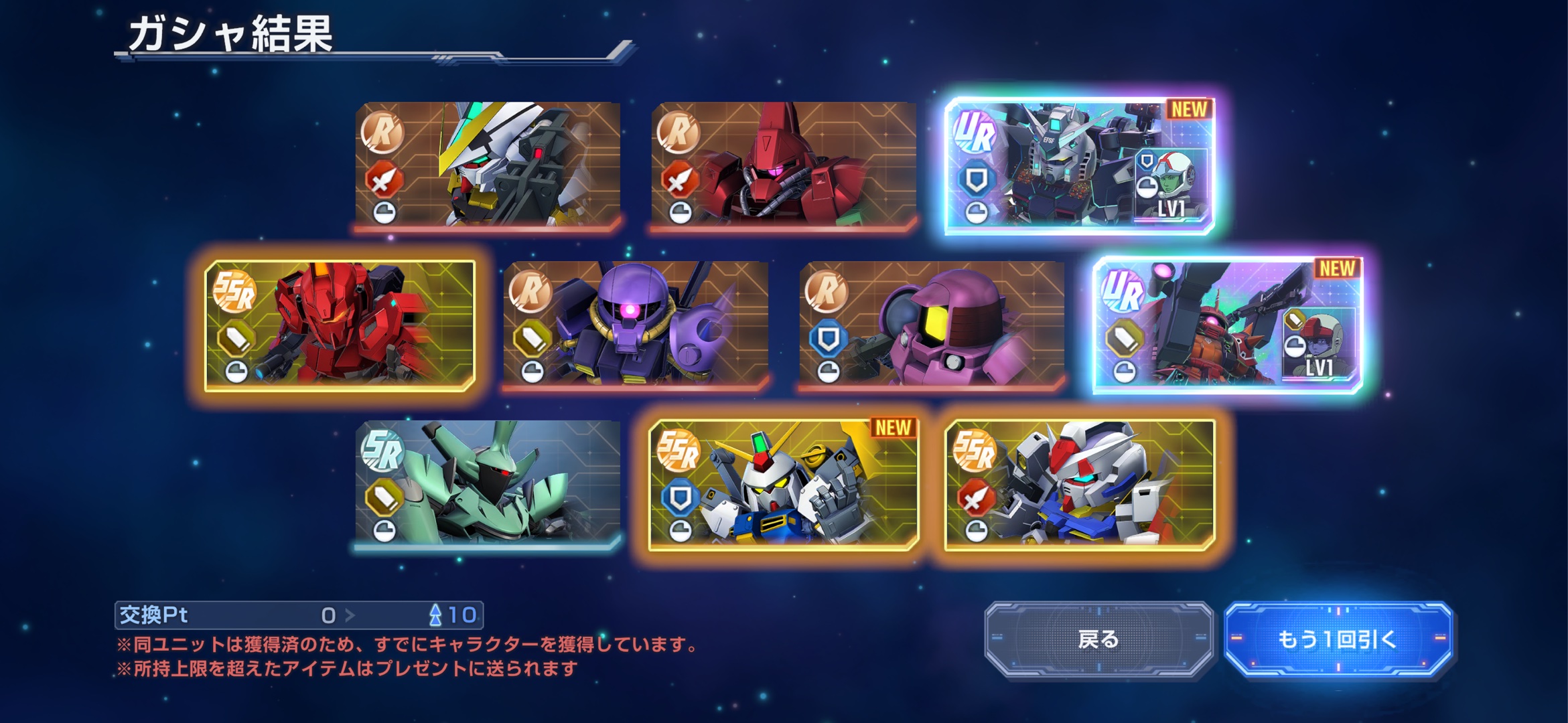Select the R purple Zaku card

(x=636, y=325)
